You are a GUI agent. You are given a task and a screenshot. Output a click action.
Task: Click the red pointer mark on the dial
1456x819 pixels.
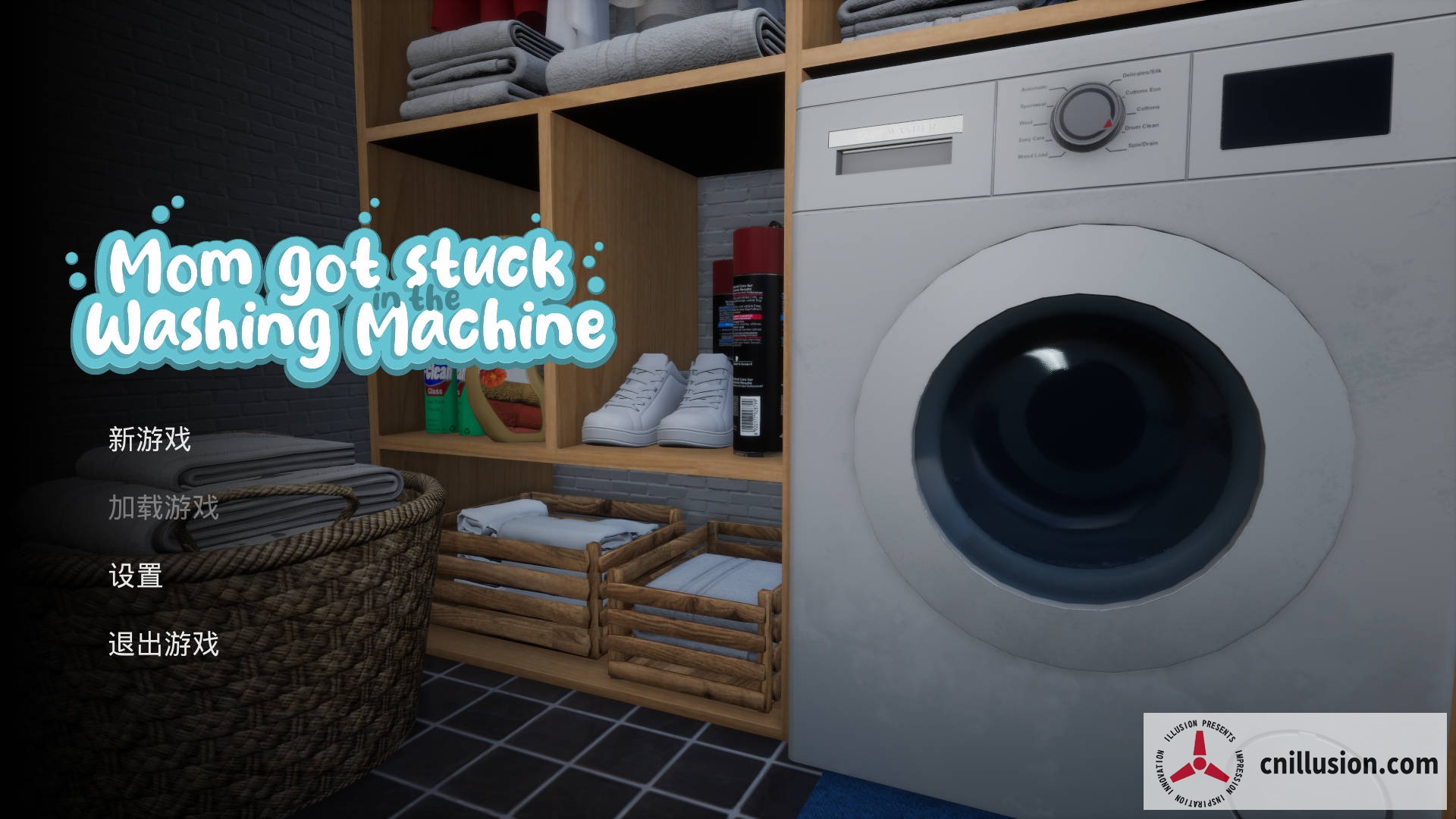click(1108, 124)
